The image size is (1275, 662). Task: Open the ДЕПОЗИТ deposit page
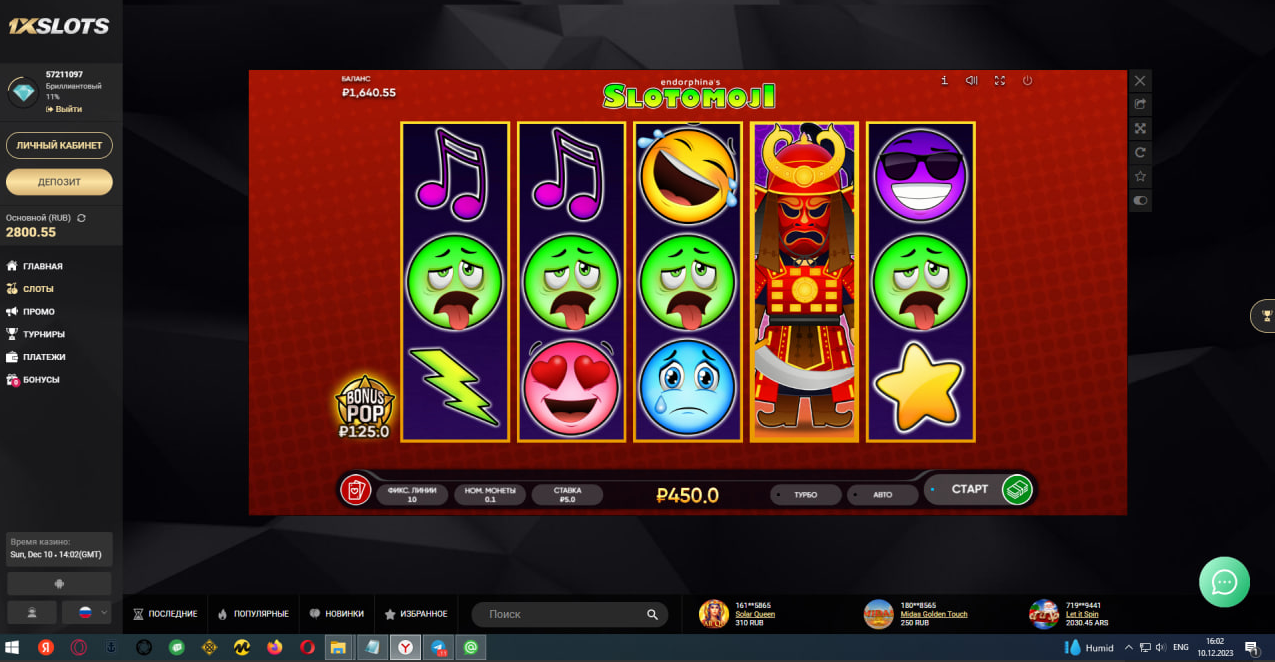click(x=59, y=182)
